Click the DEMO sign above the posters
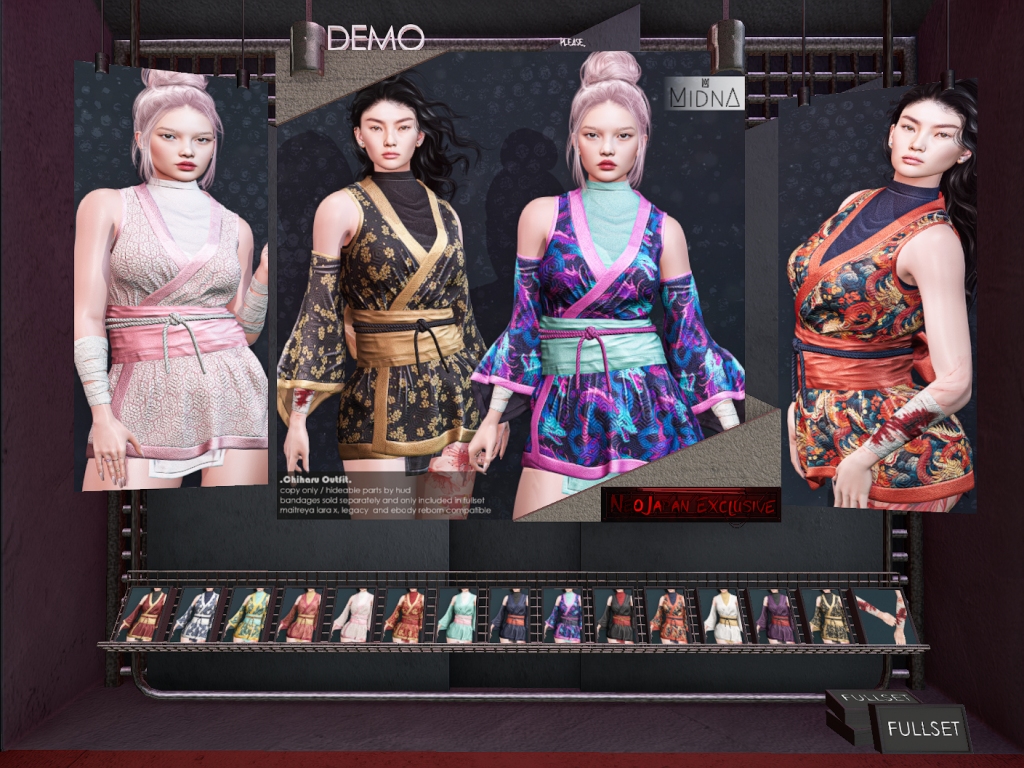Viewport: 1024px width, 768px height. (375, 38)
